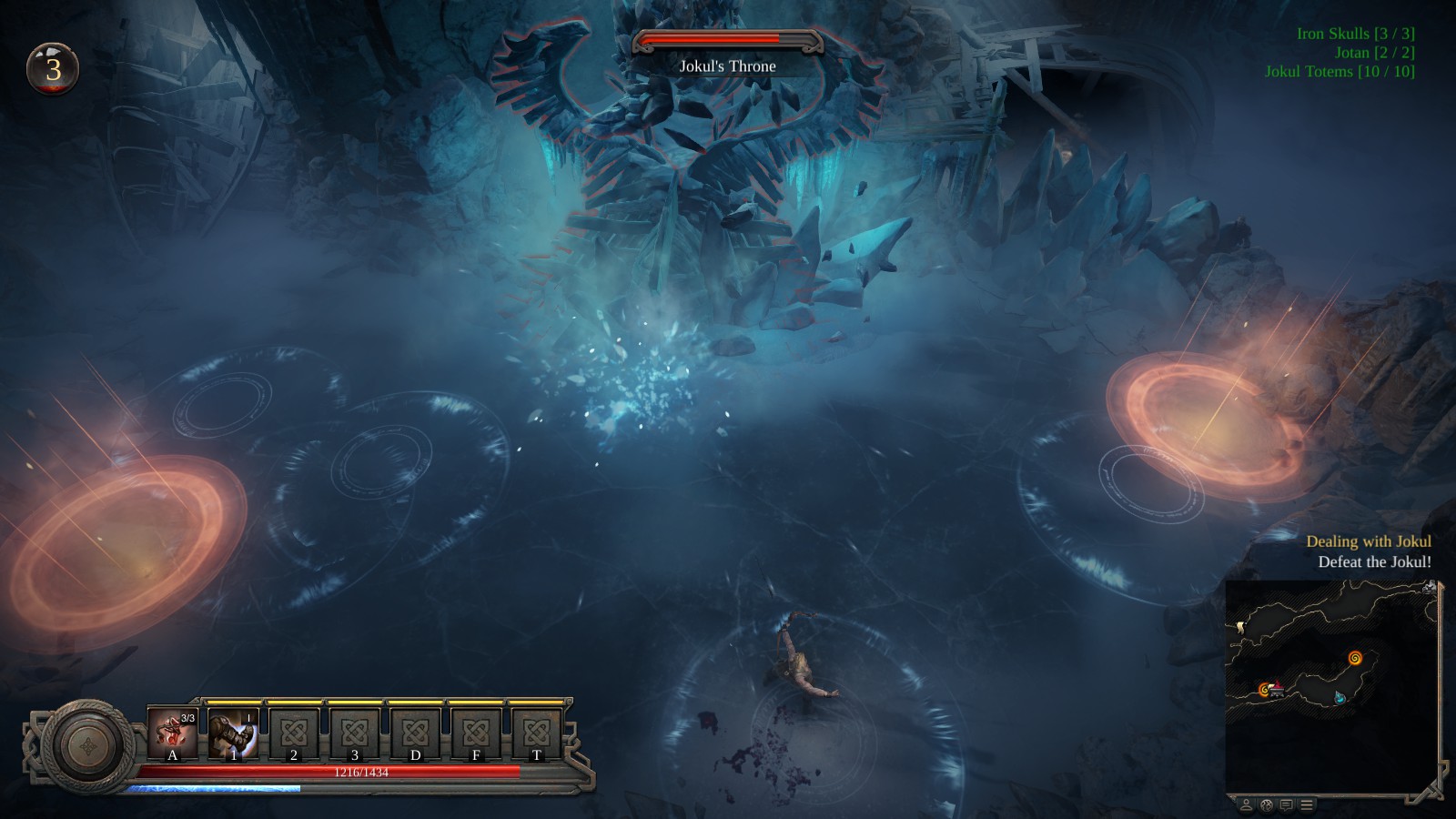1456x819 pixels.
Task: Open the chat speech-bubble button
Action: [x=1286, y=804]
